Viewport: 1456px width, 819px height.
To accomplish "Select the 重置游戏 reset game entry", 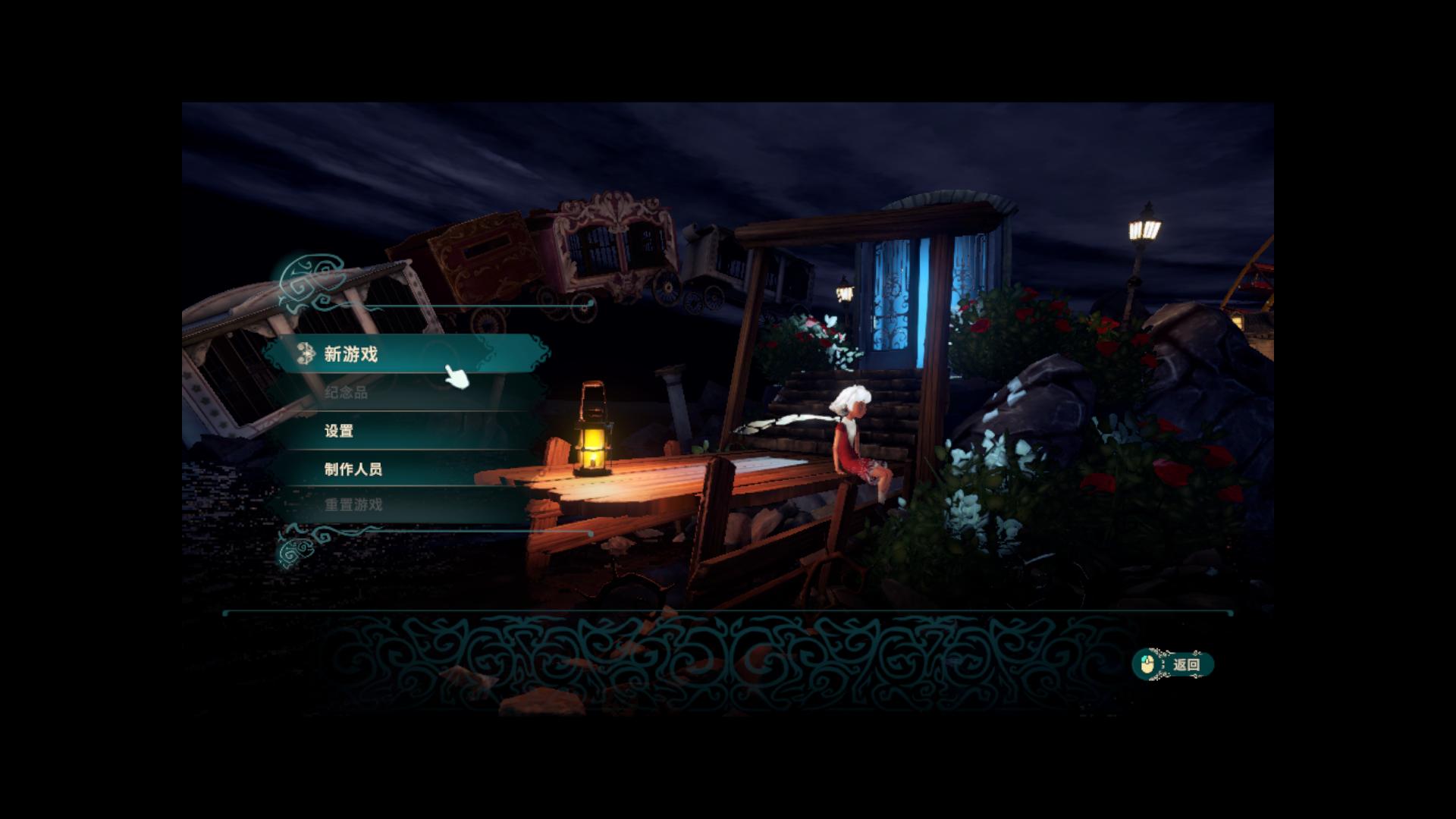I will [353, 505].
